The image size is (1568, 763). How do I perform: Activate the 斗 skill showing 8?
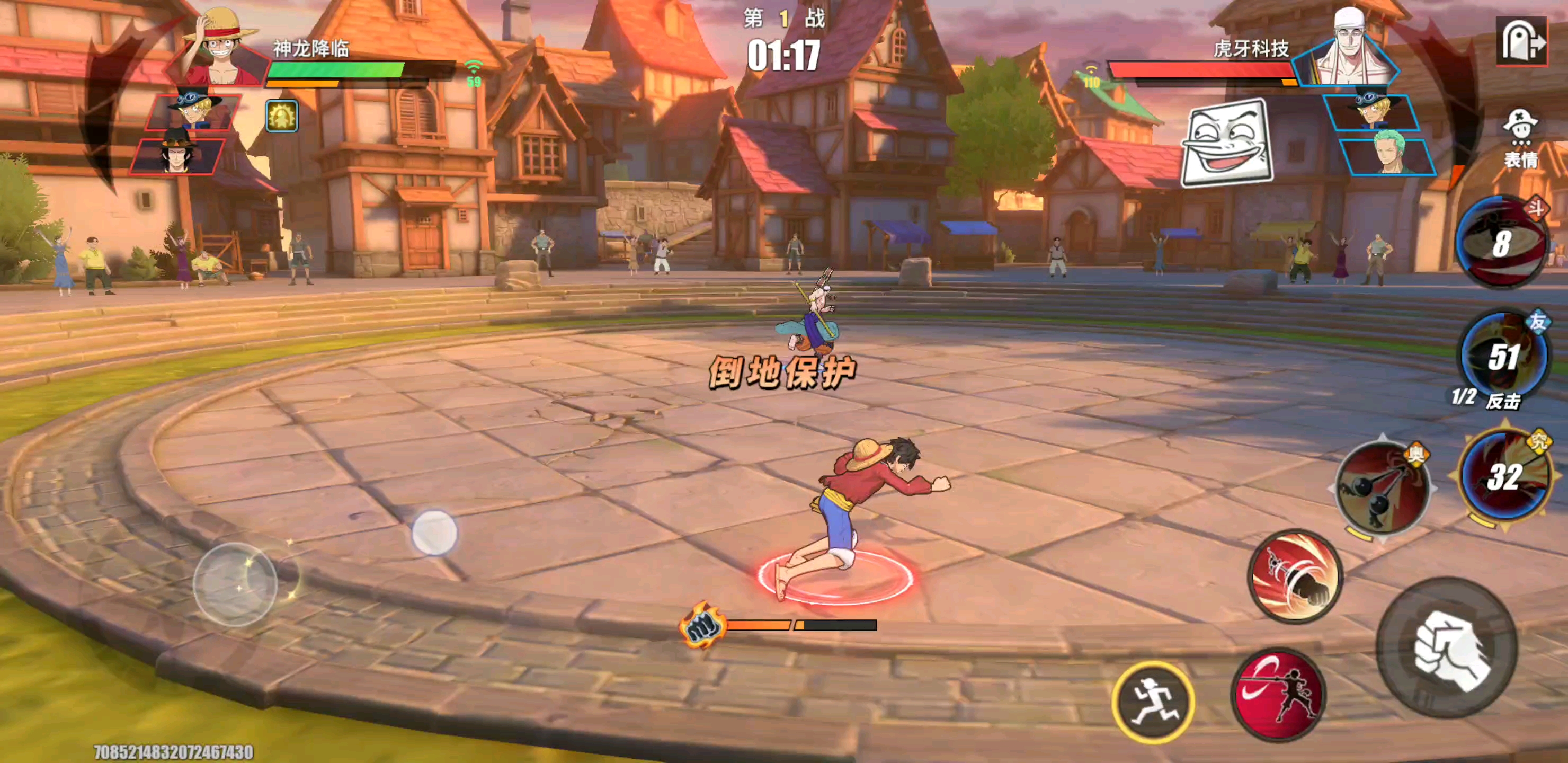pyautogui.click(x=1500, y=242)
